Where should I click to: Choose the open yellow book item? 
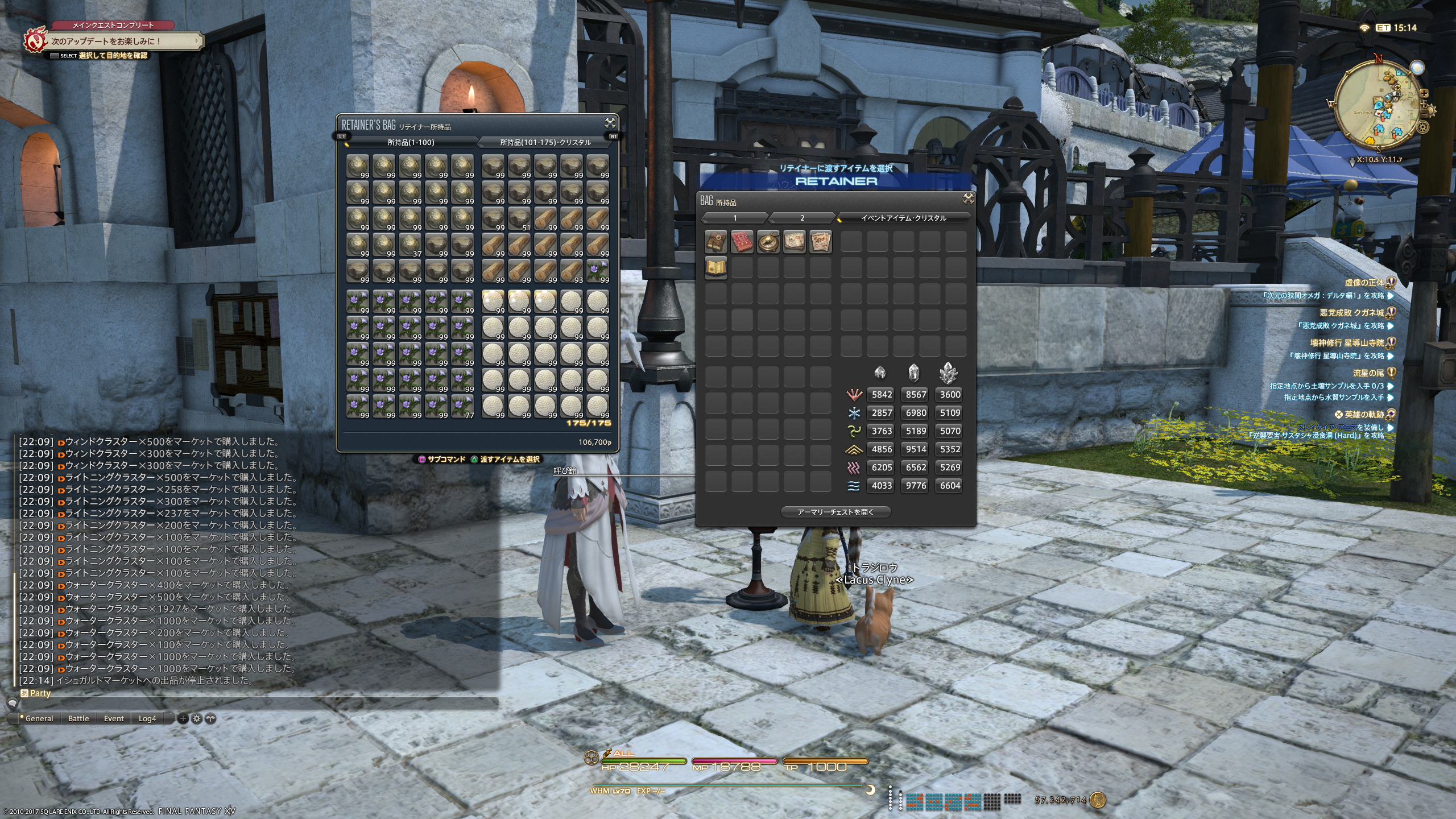coord(715,268)
